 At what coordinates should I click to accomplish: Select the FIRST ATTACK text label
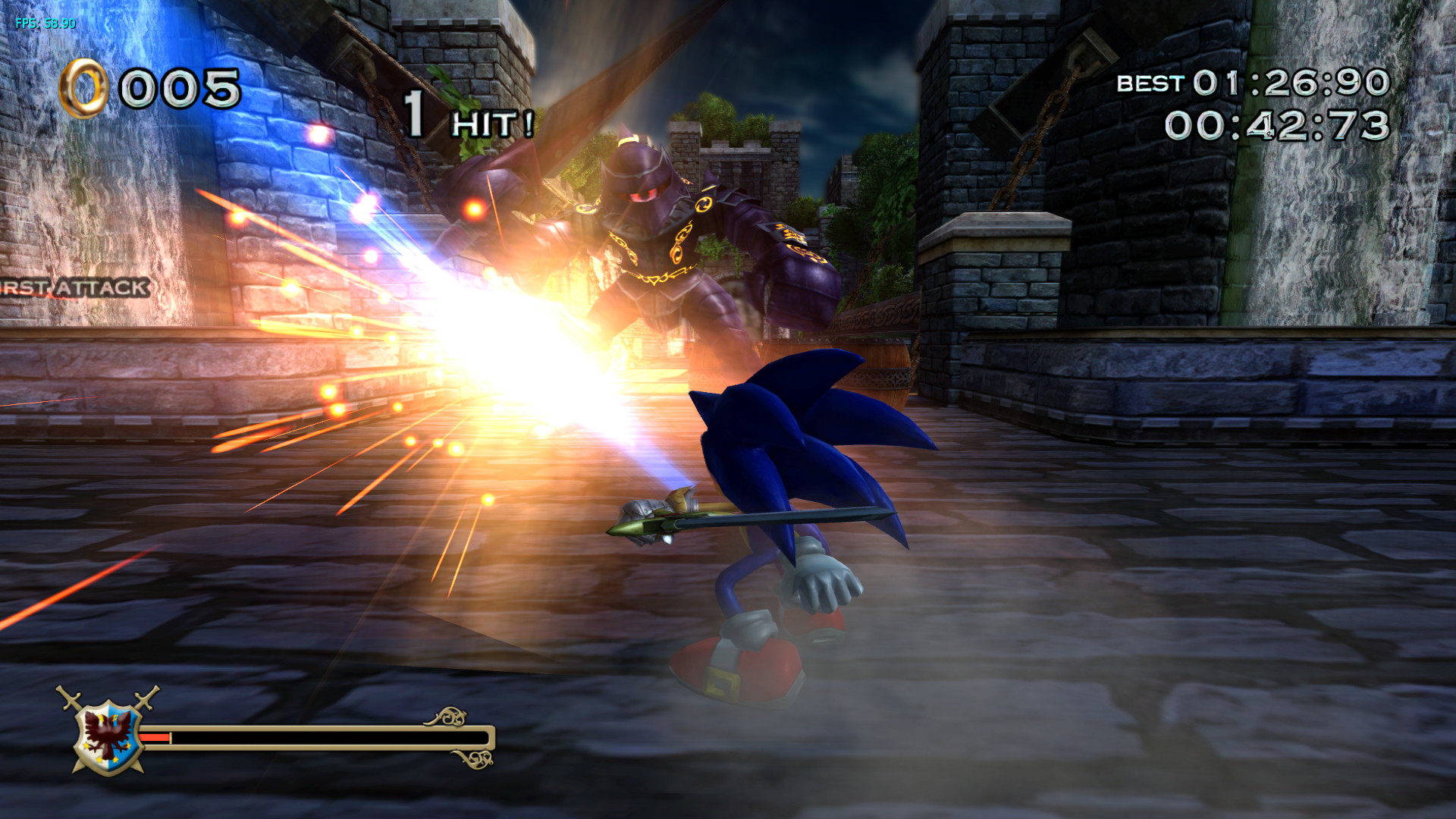coord(72,287)
